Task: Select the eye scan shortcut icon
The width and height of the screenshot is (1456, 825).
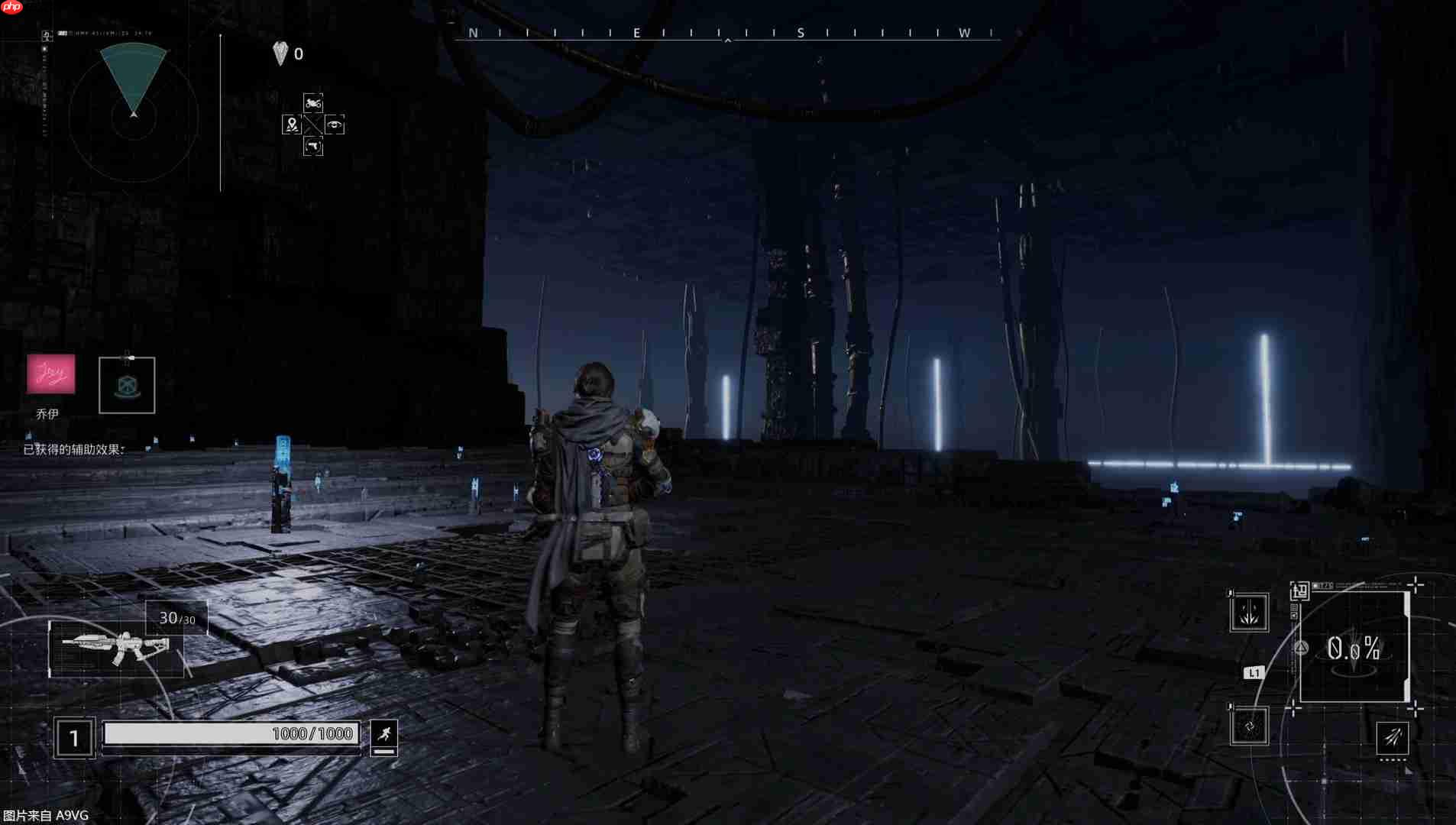Action: click(335, 125)
